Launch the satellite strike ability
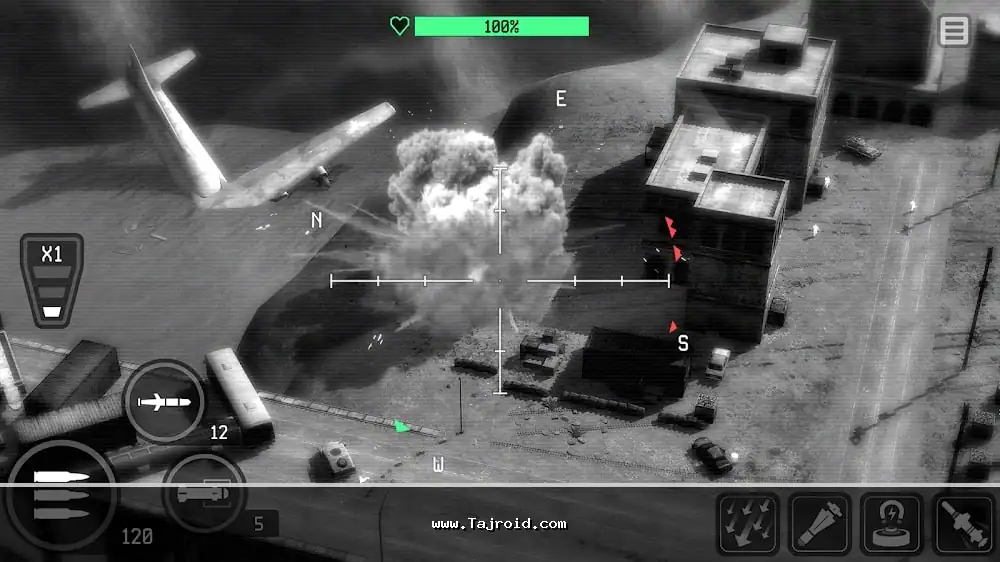 (965, 523)
